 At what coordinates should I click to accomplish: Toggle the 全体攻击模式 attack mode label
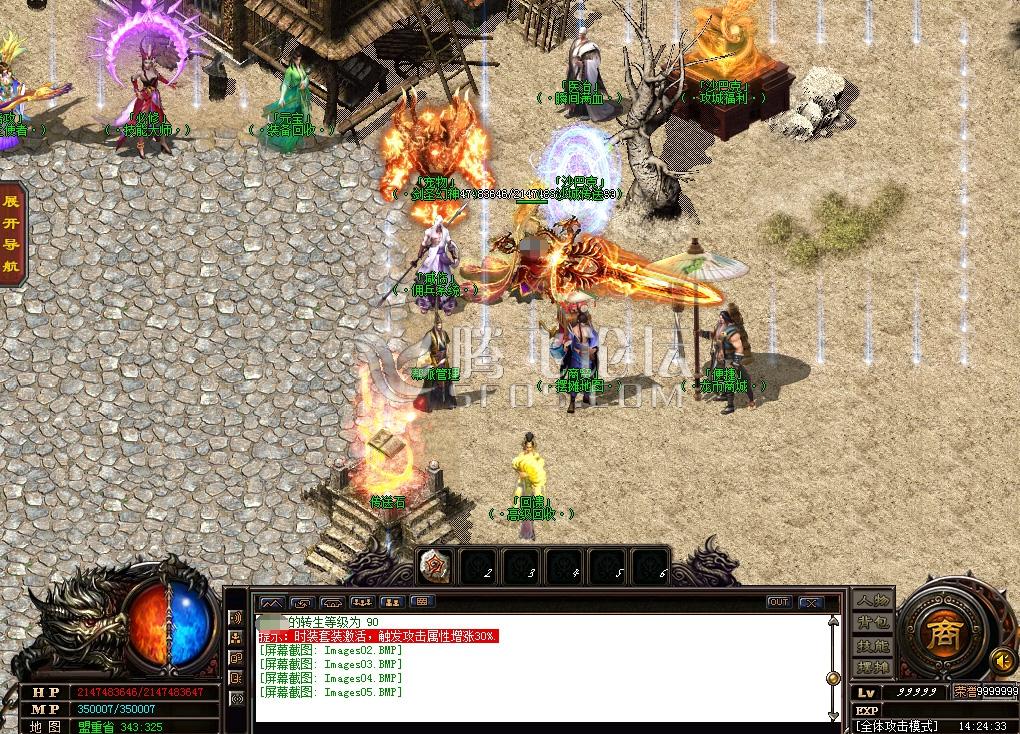[x=897, y=725]
